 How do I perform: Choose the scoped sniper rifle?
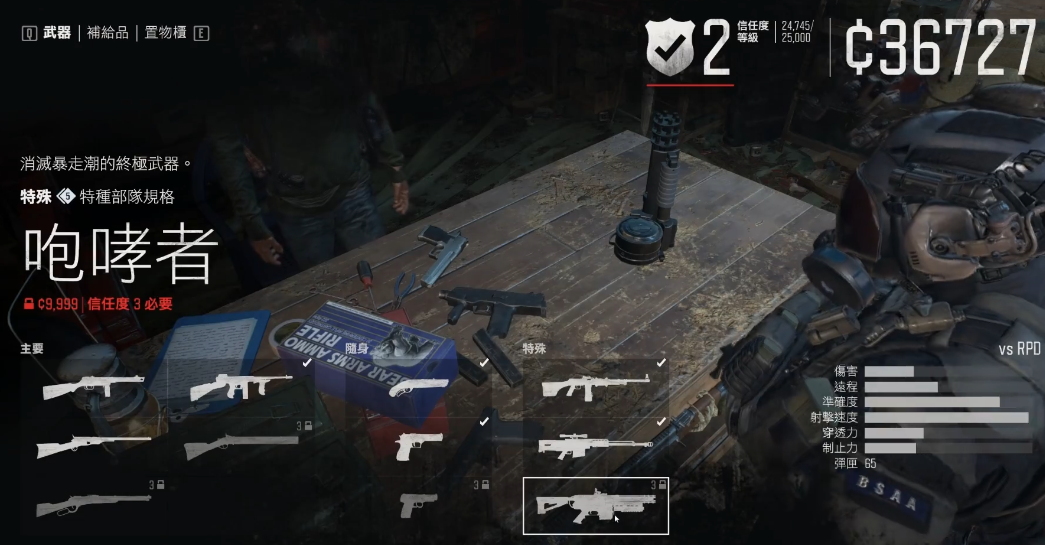pyautogui.click(x=594, y=446)
